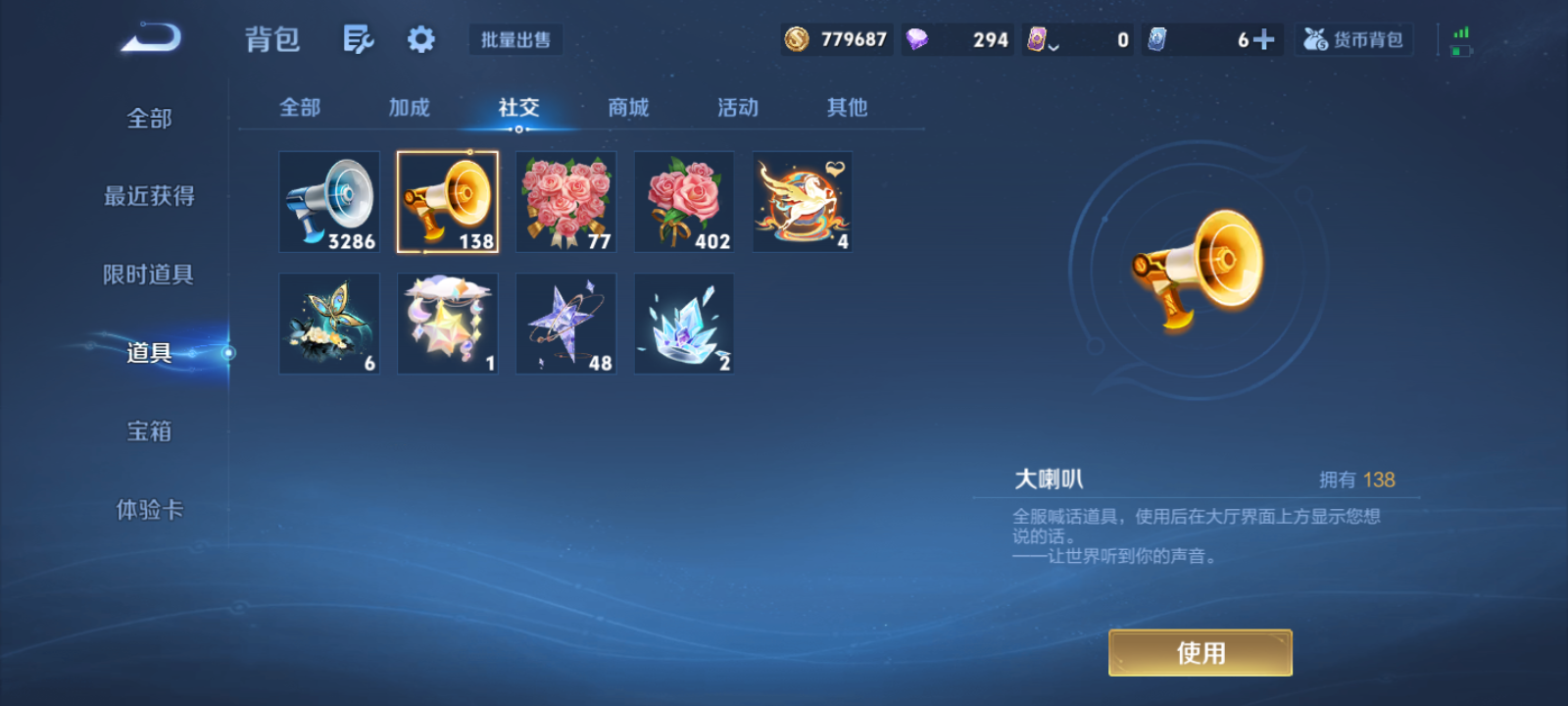Select the golden pegasus item (x4)
This screenshot has width=1568, height=706.
point(802,201)
